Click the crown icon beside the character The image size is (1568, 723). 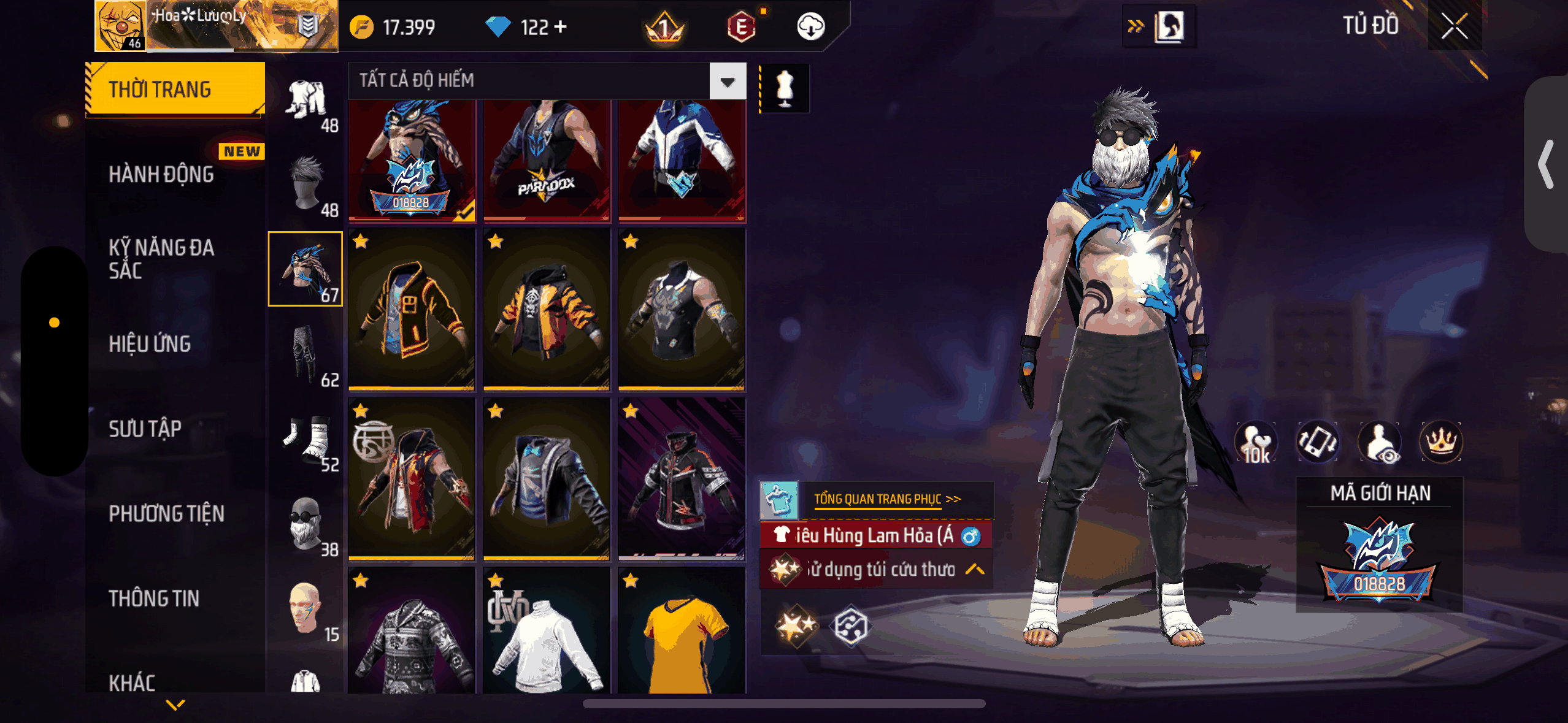tap(1440, 442)
